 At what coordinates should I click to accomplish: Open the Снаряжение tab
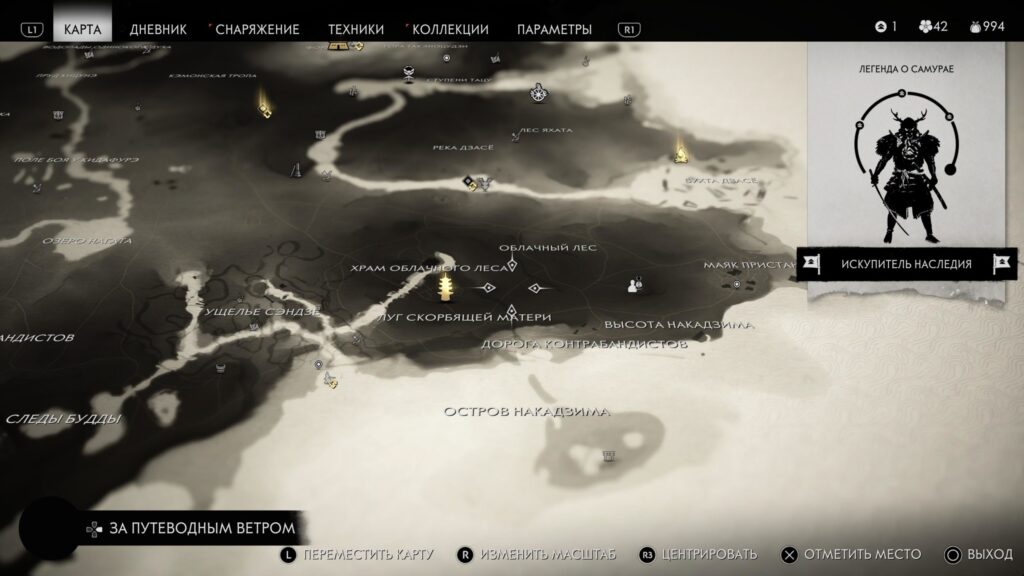256,29
